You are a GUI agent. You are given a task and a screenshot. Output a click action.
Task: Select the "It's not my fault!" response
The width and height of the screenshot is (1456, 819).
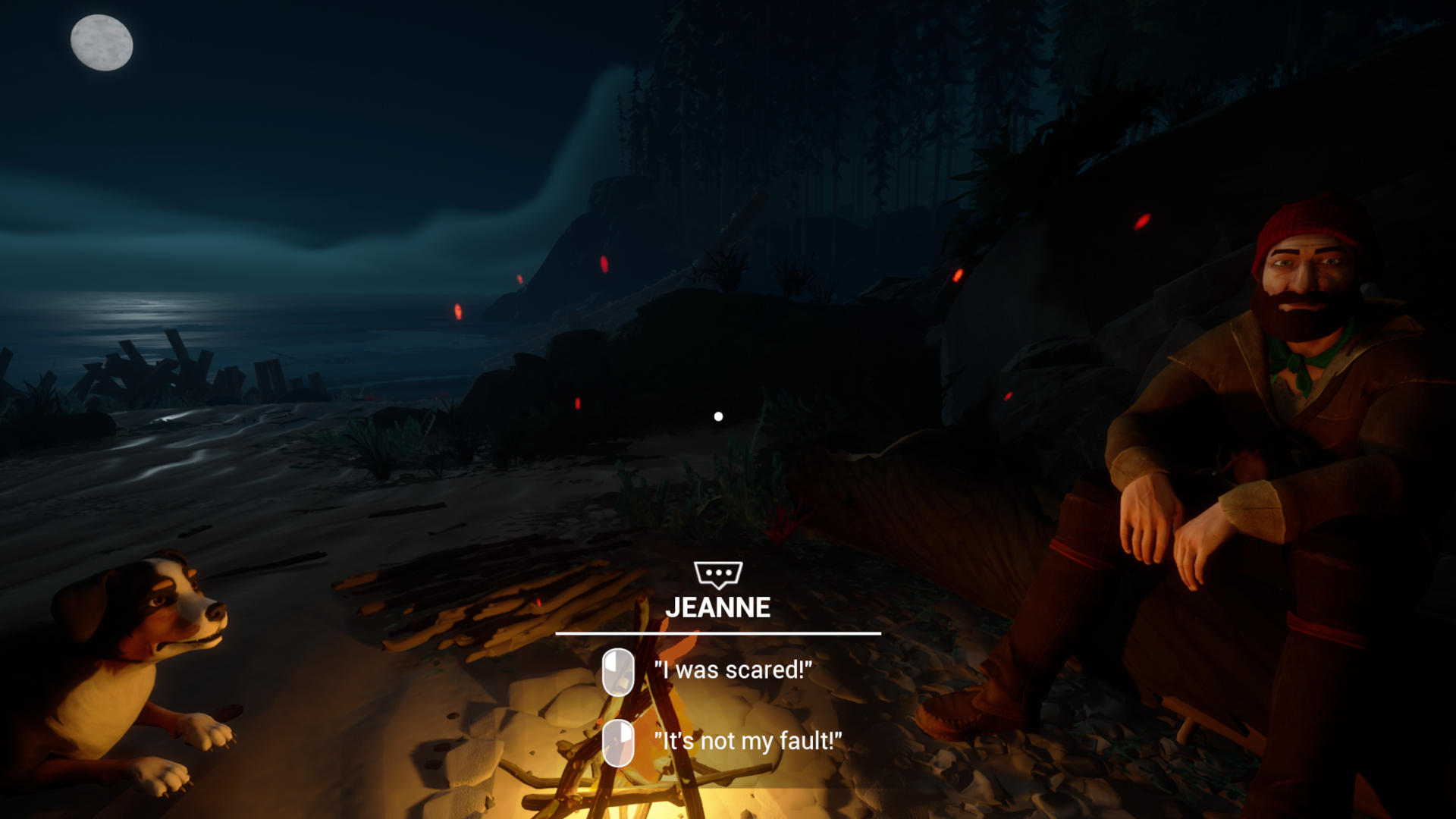point(747,741)
